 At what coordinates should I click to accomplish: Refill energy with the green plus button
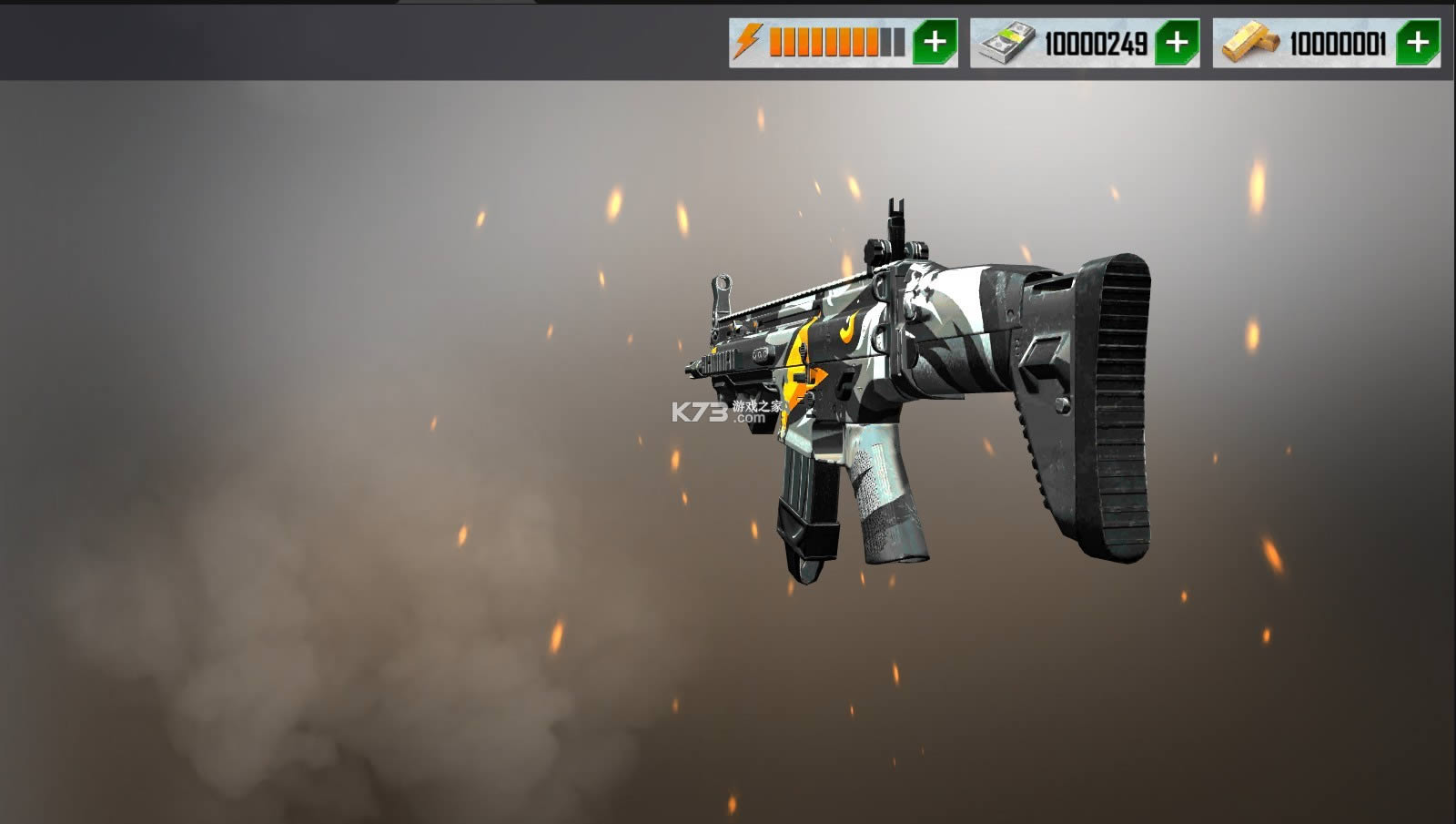click(935, 42)
